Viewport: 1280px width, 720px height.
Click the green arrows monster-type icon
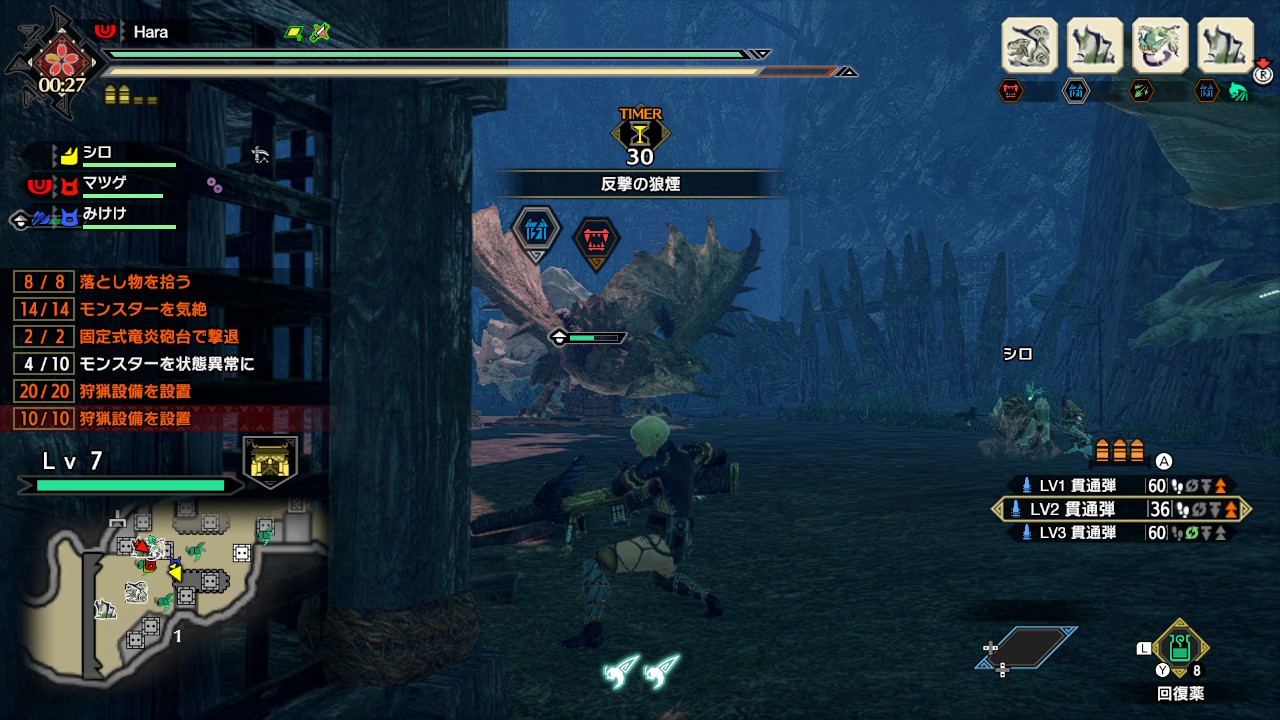tap(1142, 91)
